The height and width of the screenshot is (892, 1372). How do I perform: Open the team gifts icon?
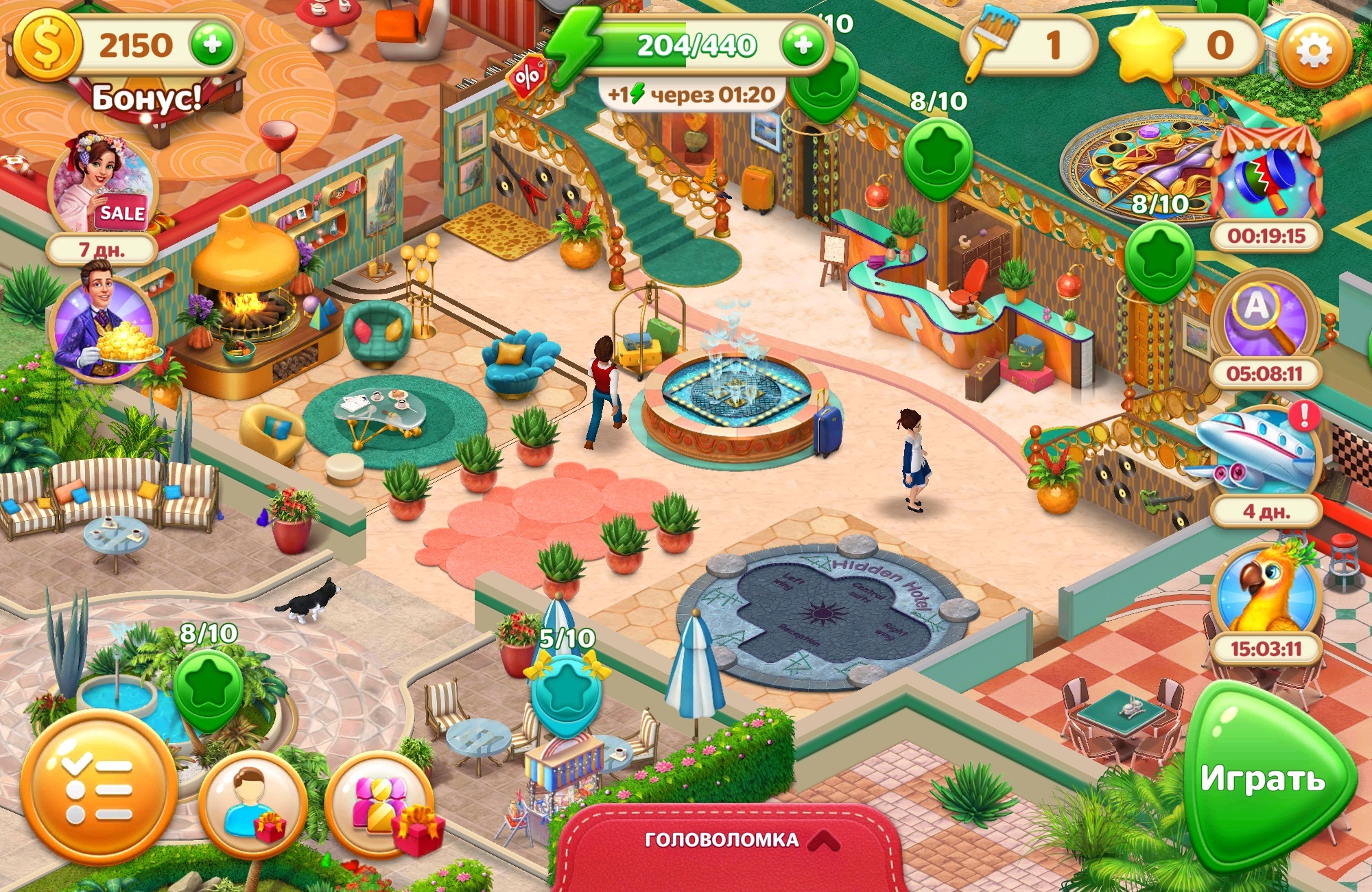coord(381,804)
